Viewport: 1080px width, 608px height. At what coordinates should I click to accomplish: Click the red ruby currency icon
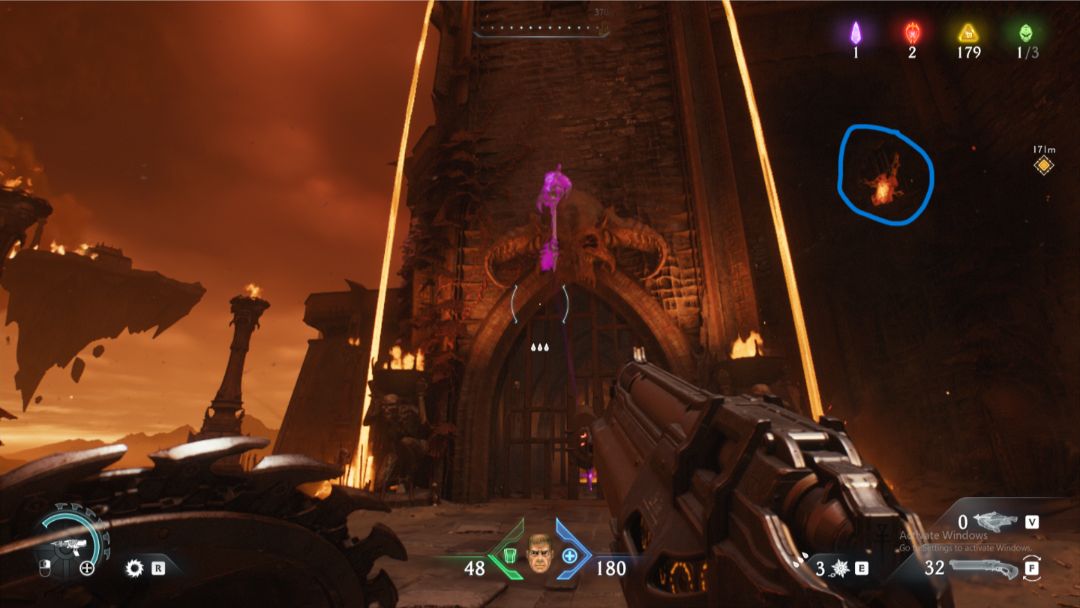point(912,32)
